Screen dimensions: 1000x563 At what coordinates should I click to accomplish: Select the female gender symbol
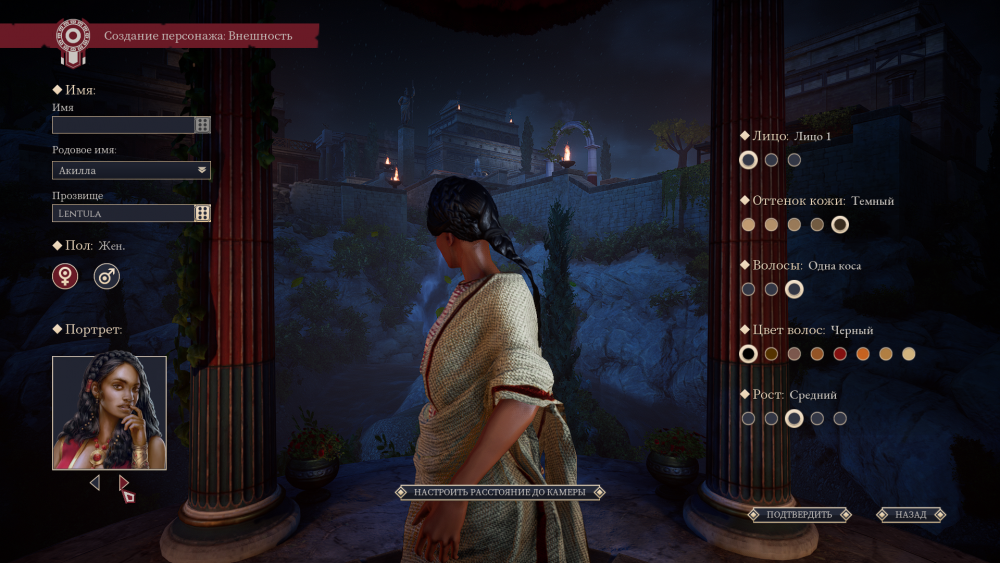65,276
